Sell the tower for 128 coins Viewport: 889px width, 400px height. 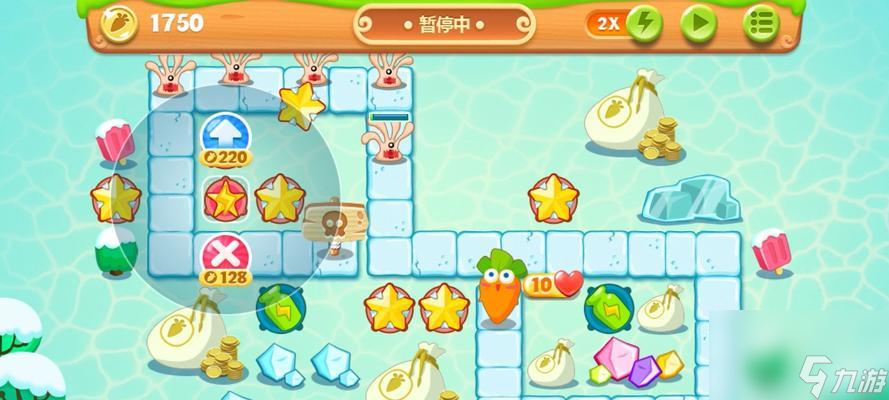coord(225,252)
